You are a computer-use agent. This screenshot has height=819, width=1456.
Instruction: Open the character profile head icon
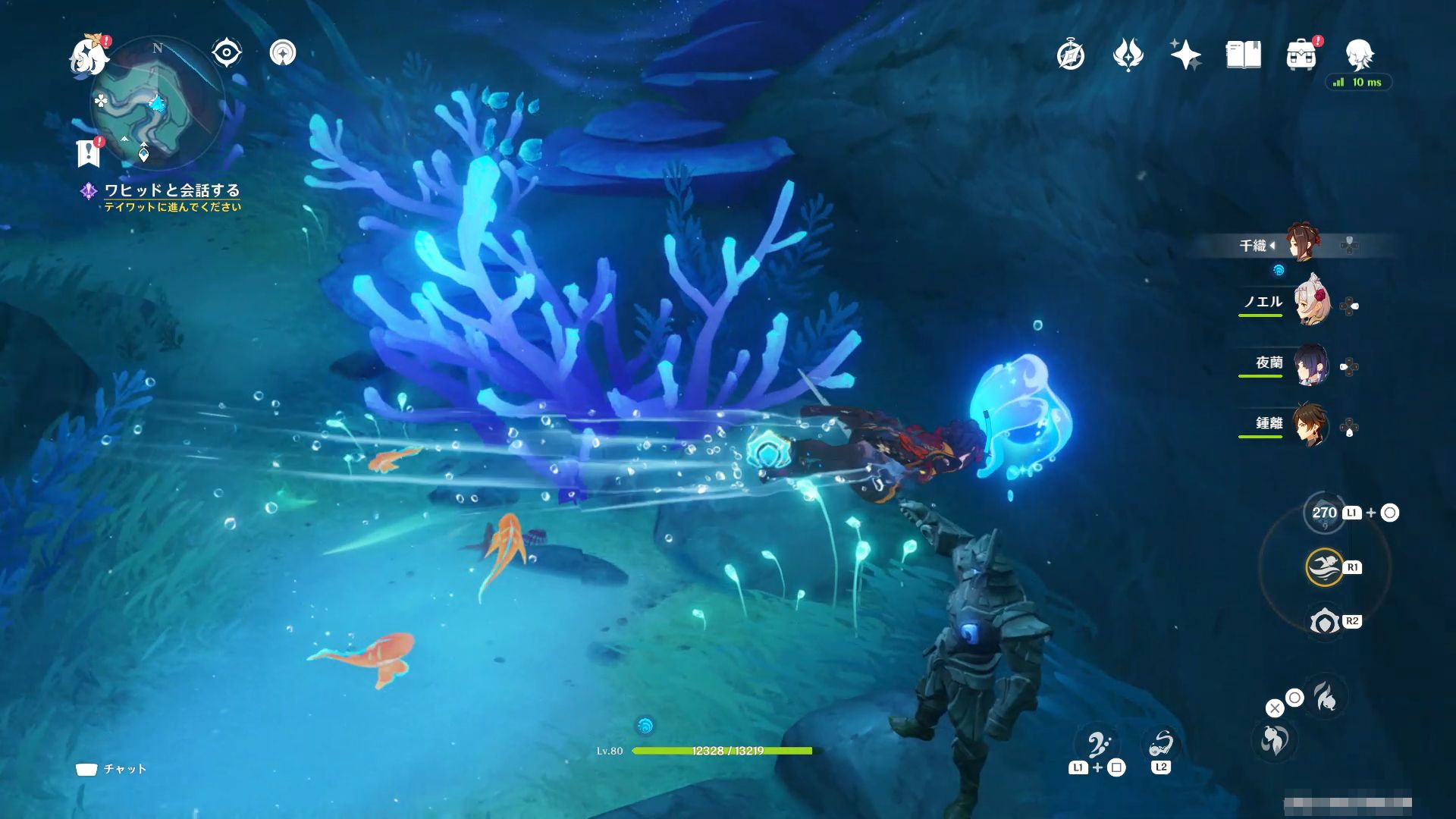pos(1359,53)
